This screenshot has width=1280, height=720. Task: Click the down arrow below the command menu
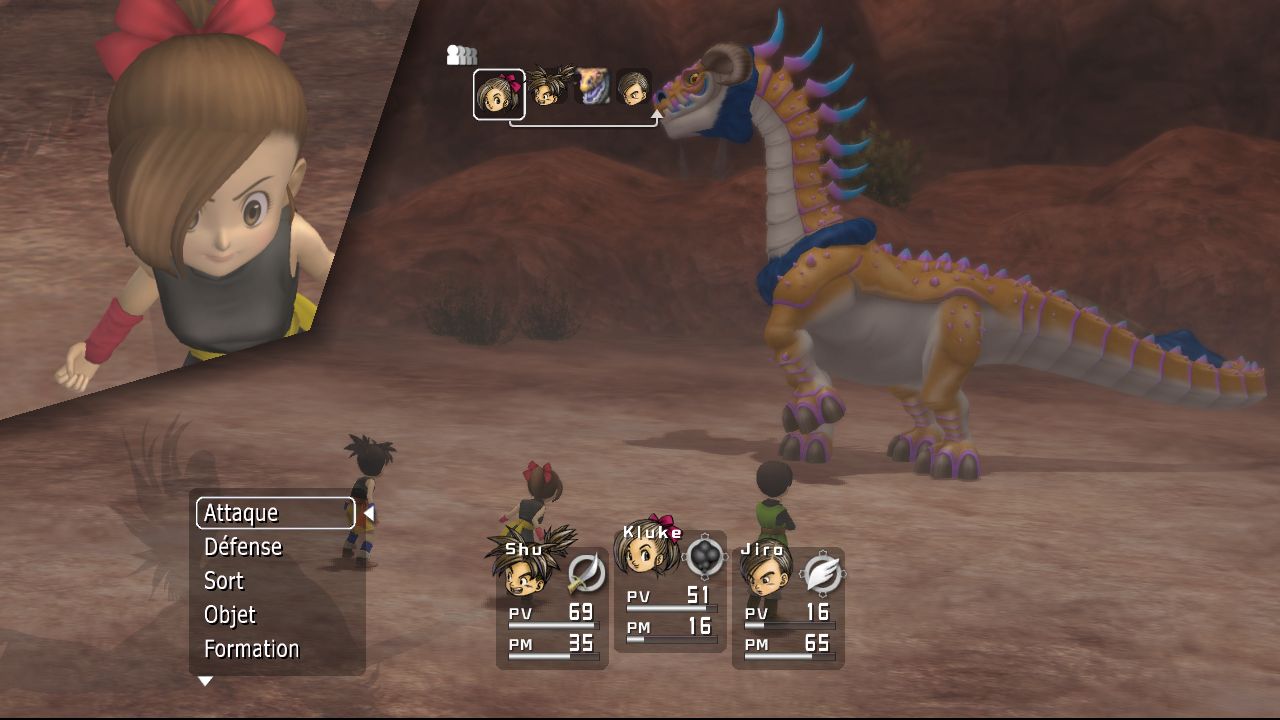[x=205, y=681]
